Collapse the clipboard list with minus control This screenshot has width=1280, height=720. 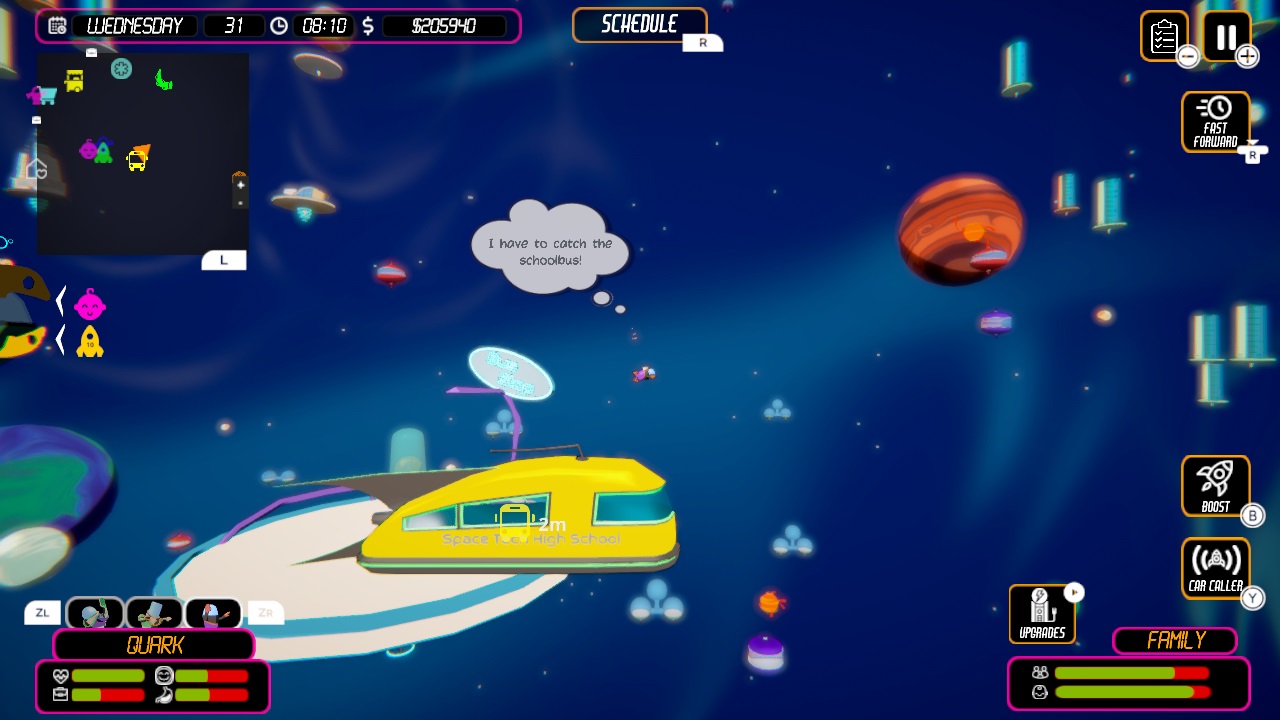pyautogui.click(x=1187, y=57)
